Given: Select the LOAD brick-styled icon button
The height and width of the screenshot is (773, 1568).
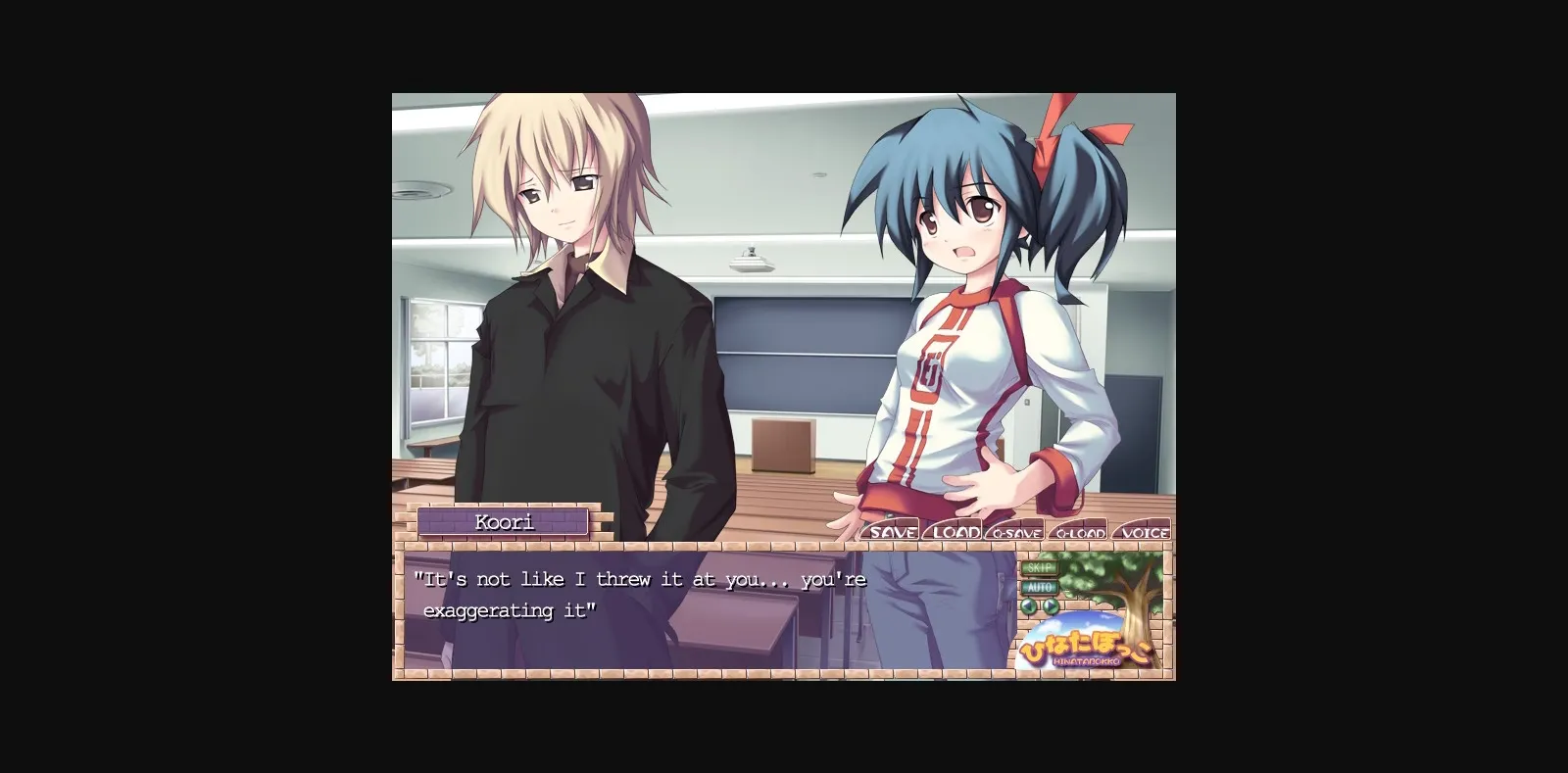Looking at the screenshot, I should (x=954, y=533).
